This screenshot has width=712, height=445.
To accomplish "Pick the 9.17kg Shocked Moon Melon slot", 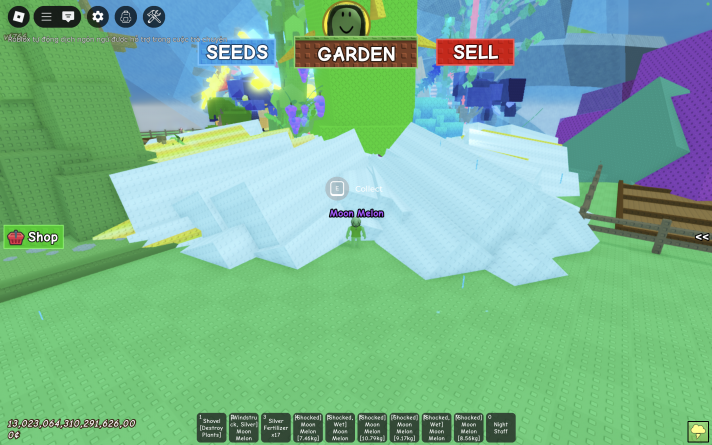I will pyautogui.click(x=404, y=427).
